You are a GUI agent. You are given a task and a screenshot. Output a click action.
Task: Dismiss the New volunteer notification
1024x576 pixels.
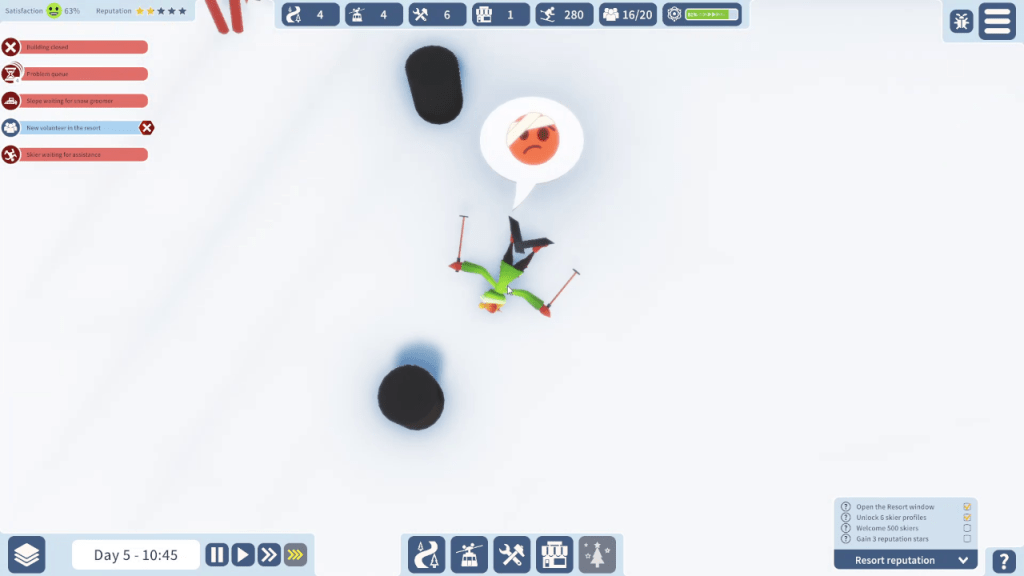click(147, 128)
